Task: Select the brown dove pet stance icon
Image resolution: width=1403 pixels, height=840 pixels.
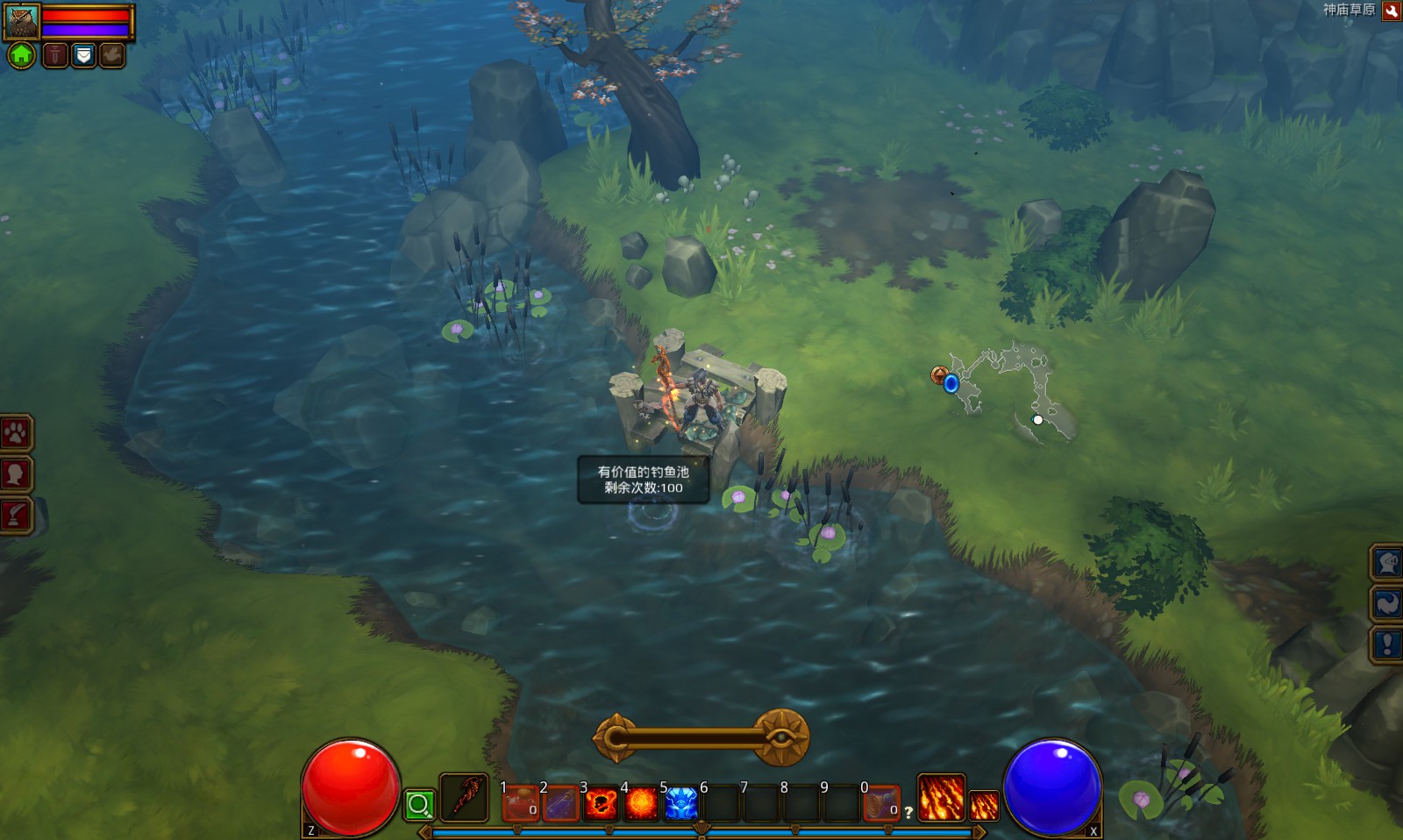Action: (111, 56)
